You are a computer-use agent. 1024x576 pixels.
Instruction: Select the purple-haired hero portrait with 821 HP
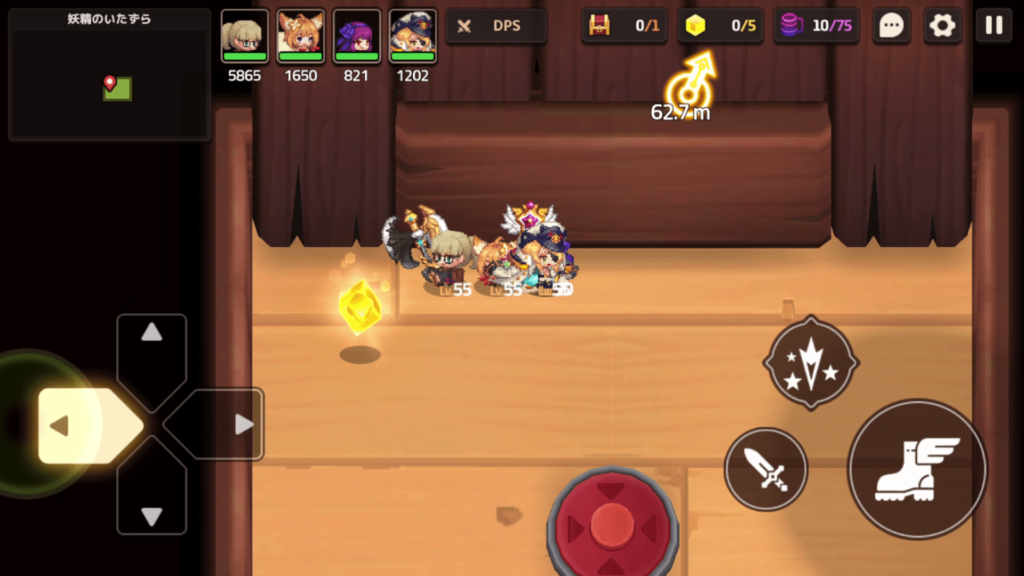point(357,36)
